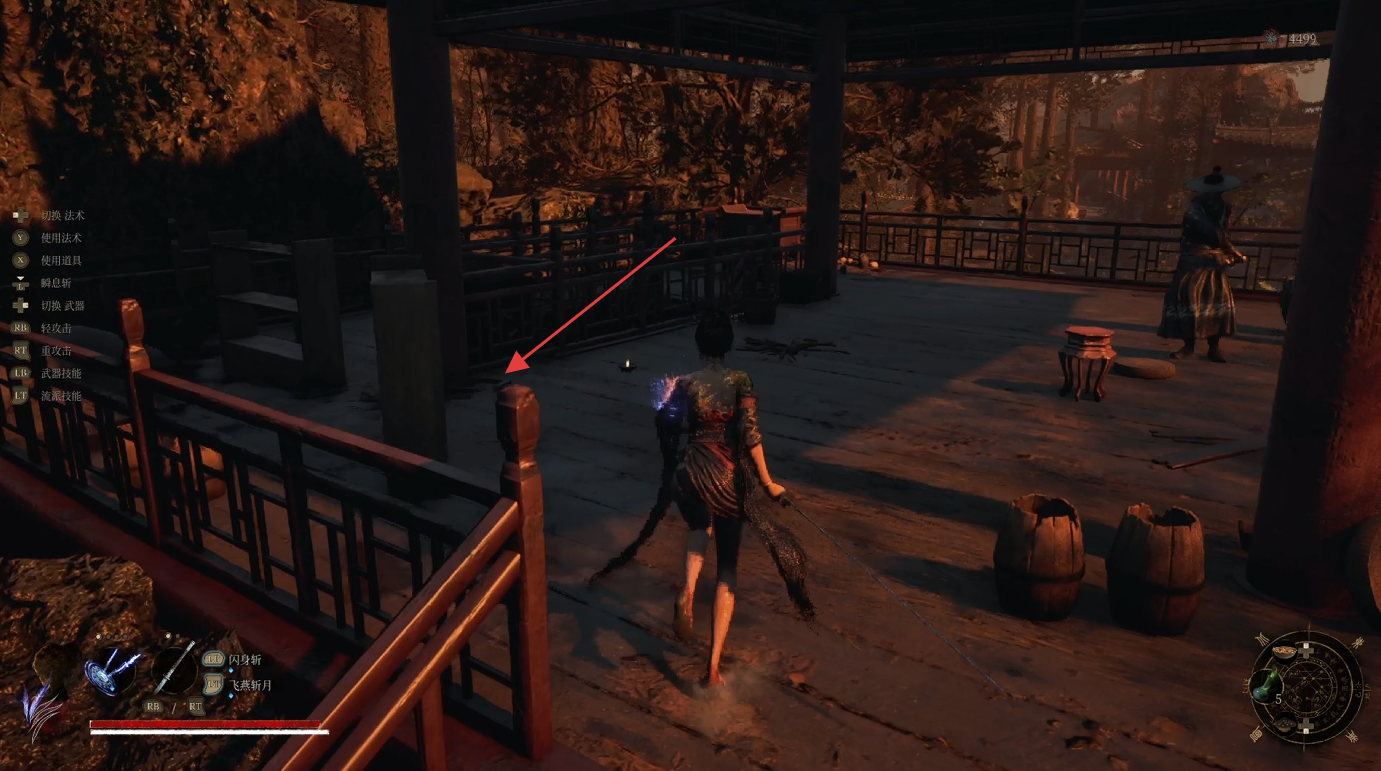Click the currency icon beside 4499
1381x771 pixels.
[x=1271, y=38]
